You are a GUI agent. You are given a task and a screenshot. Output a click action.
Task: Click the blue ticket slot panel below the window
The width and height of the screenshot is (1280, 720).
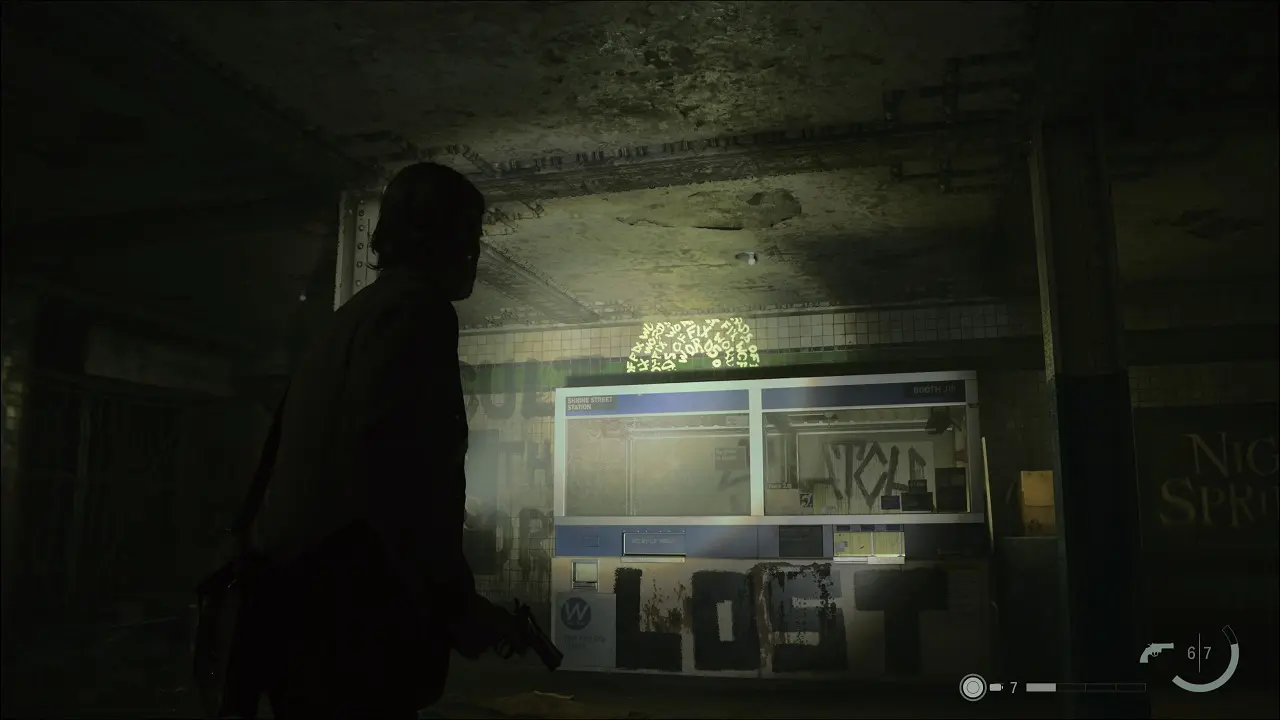tap(653, 540)
